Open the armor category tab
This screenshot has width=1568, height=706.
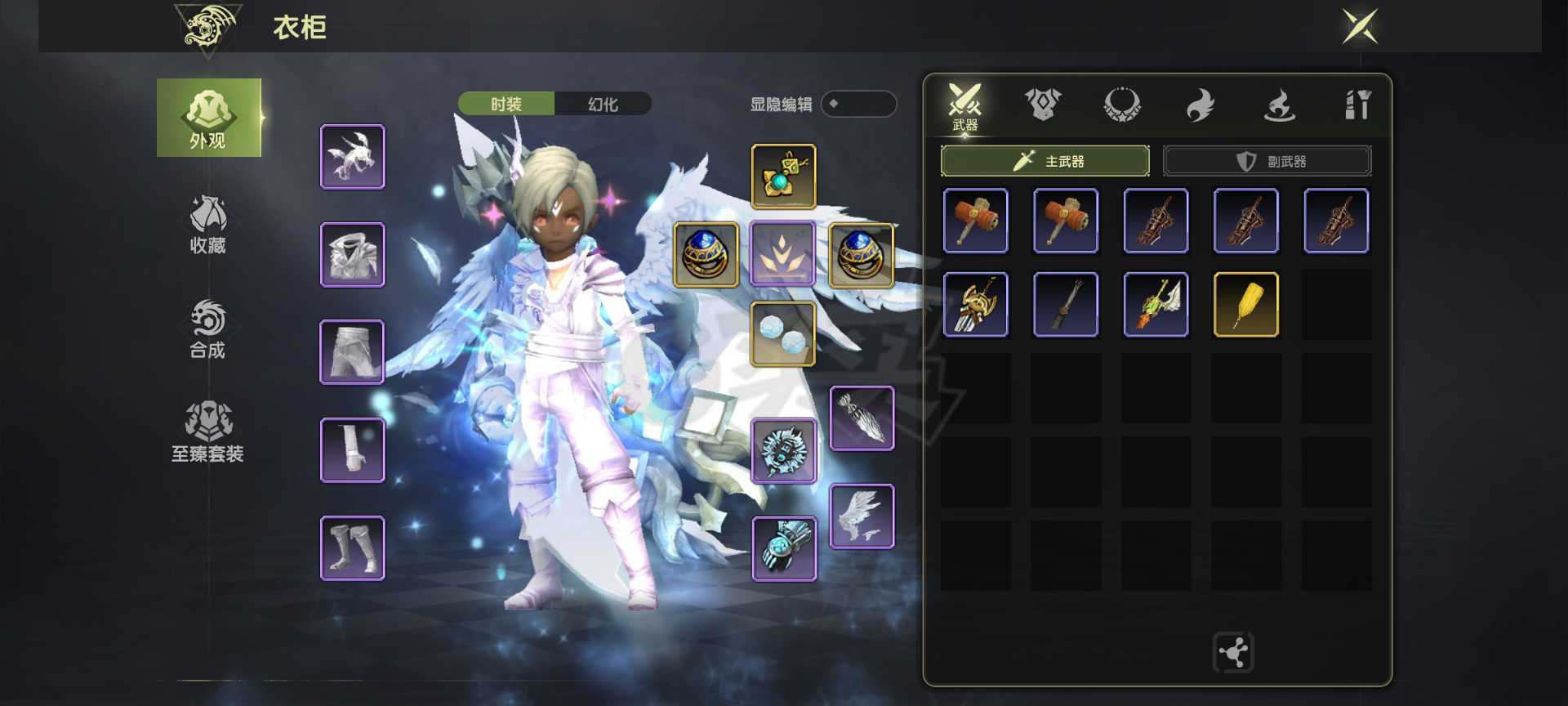pyautogui.click(x=1042, y=105)
